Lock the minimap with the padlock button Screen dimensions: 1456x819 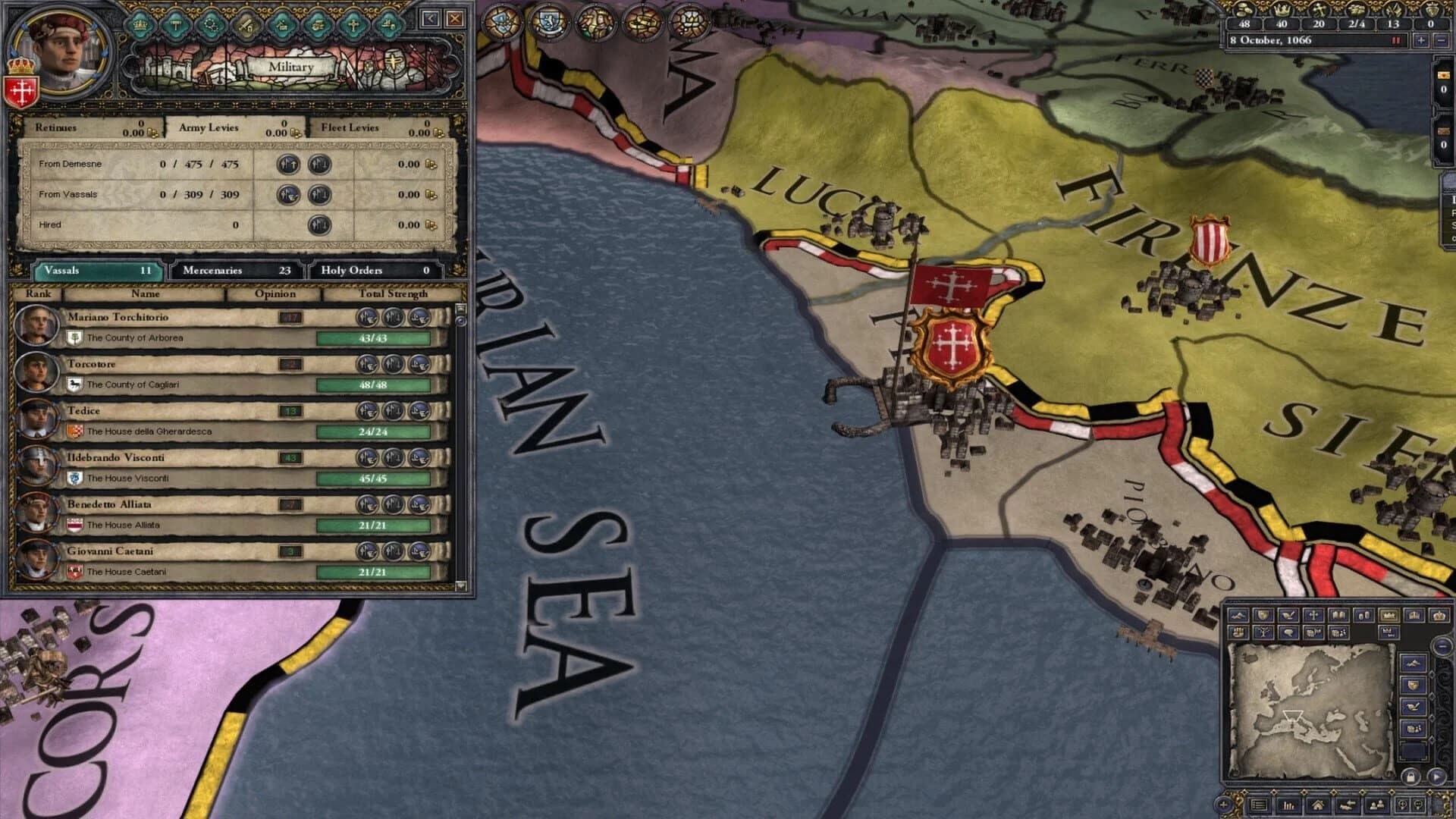pyautogui.click(x=1410, y=776)
